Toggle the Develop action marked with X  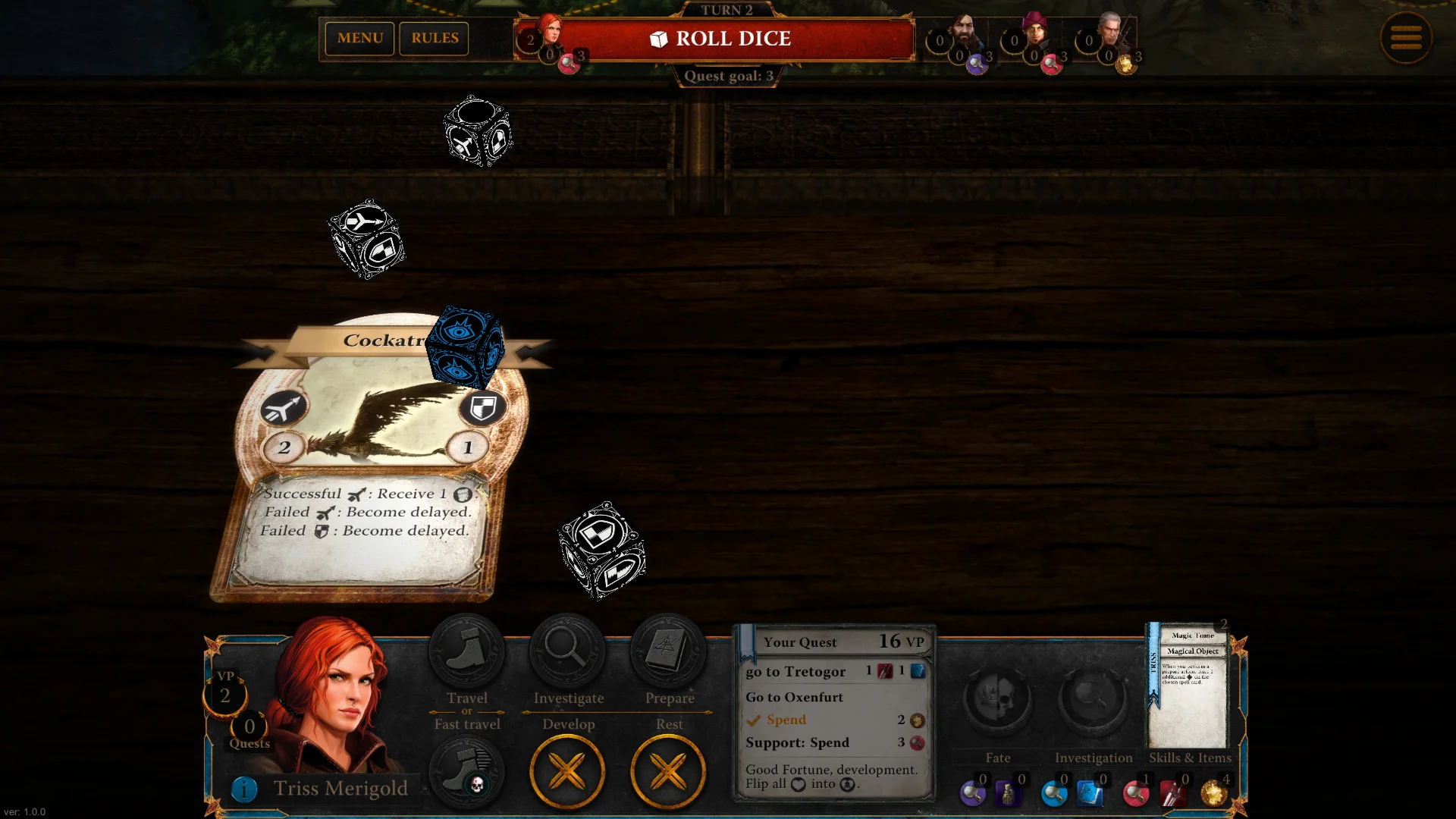pos(567,770)
